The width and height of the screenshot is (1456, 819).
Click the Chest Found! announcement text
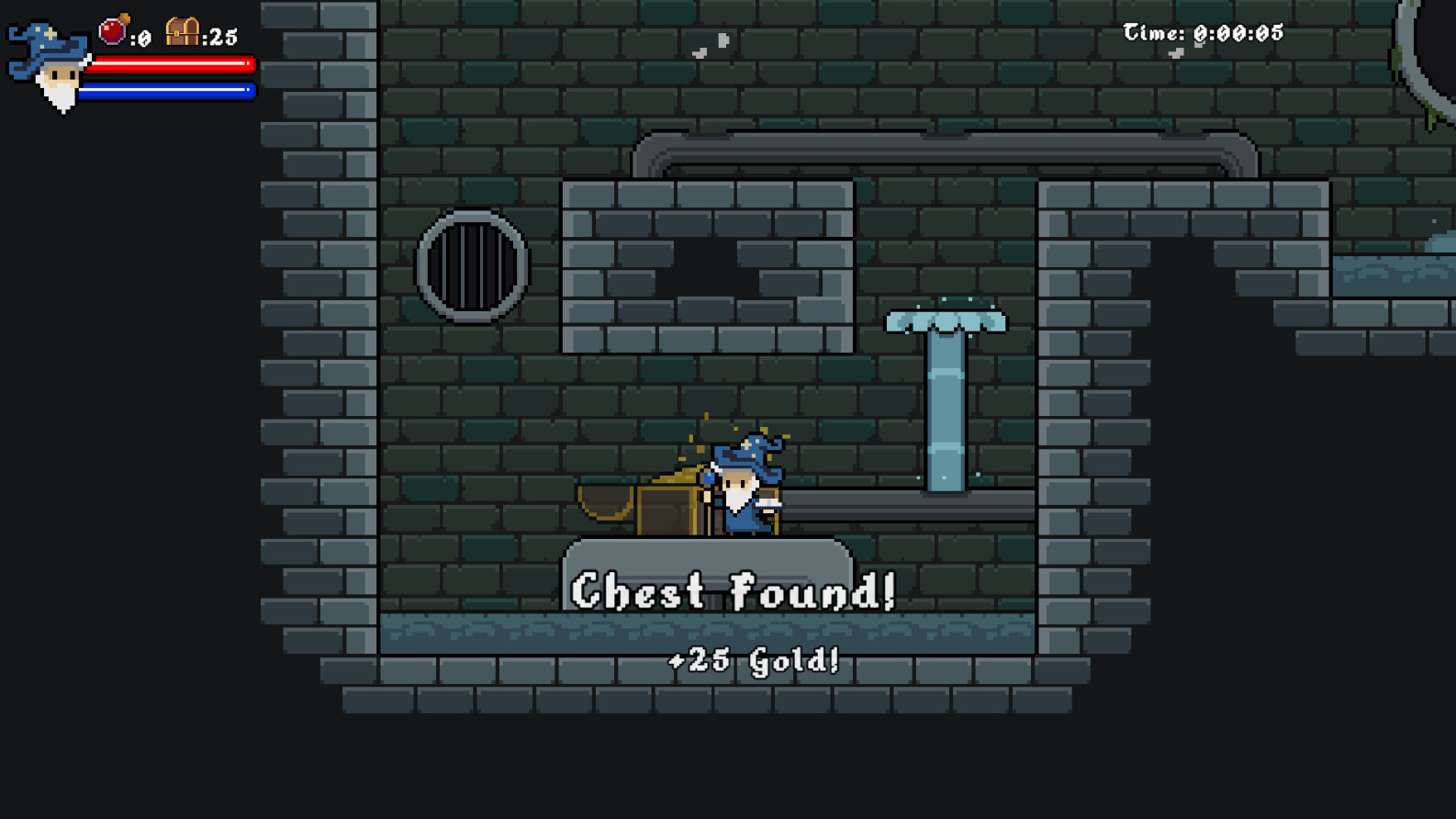[x=734, y=591]
